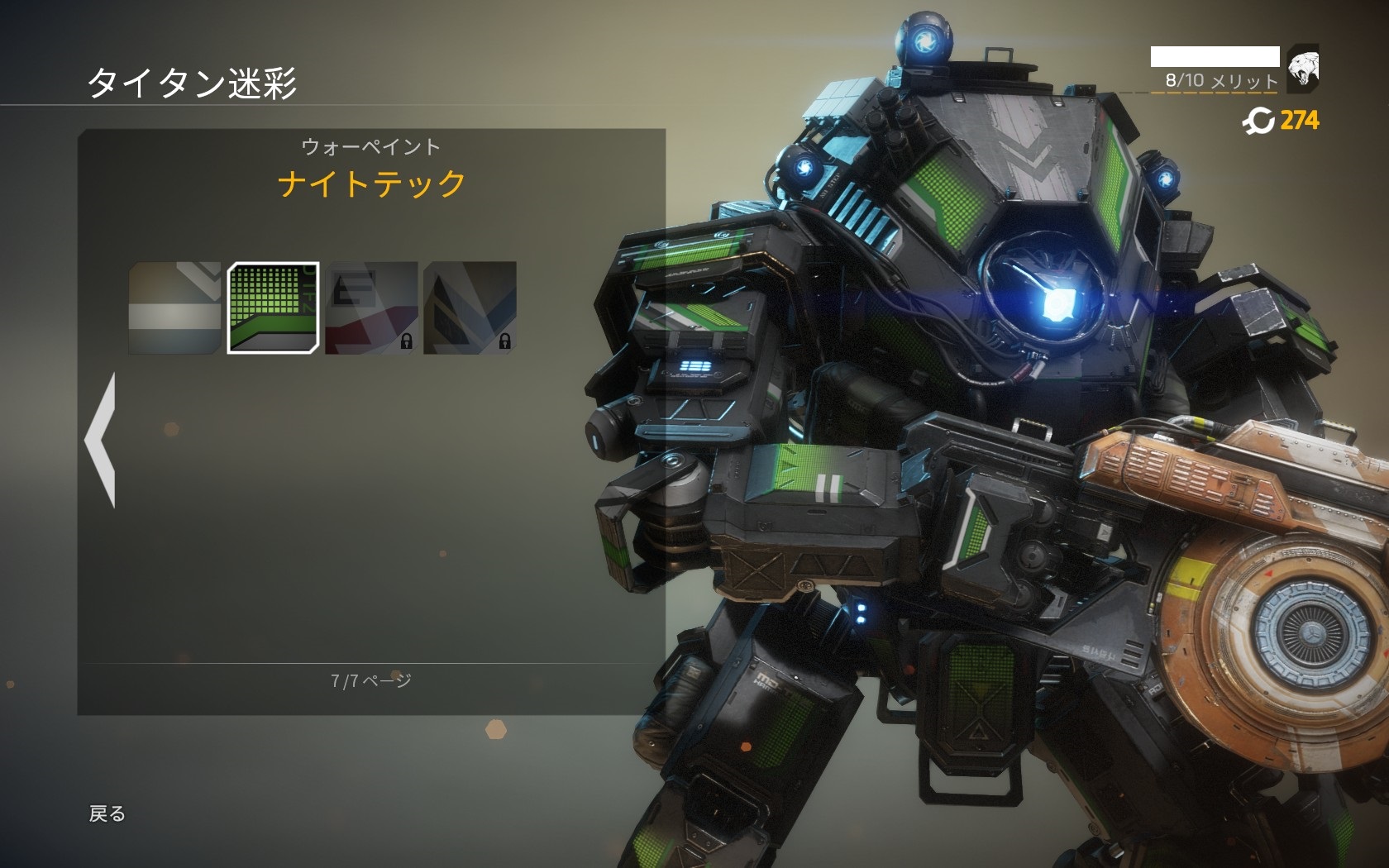This screenshot has width=1389, height=868.
Task: Open the tiger faction emblem profile icon
Action: pos(1302,69)
